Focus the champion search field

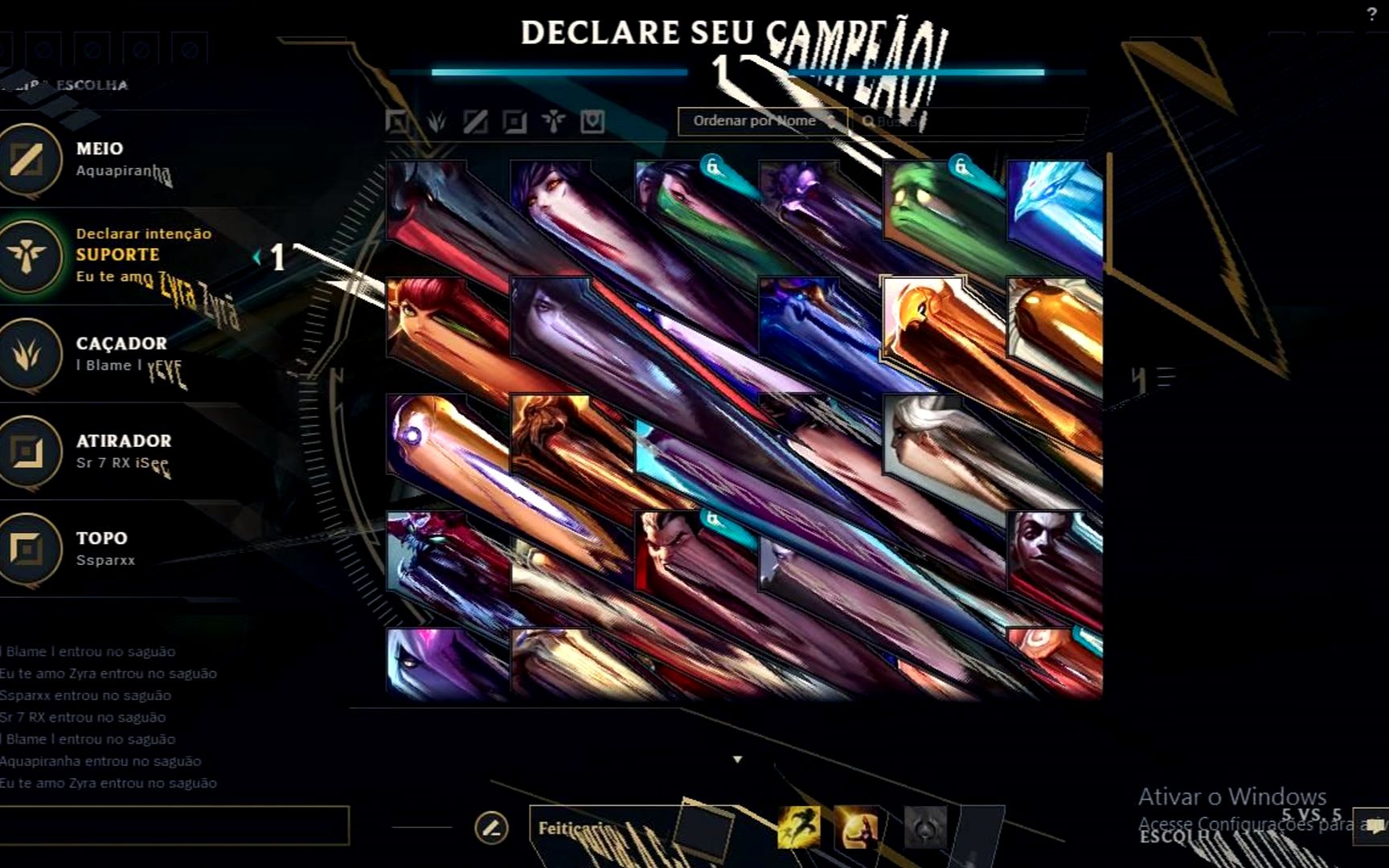coord(965,121)
